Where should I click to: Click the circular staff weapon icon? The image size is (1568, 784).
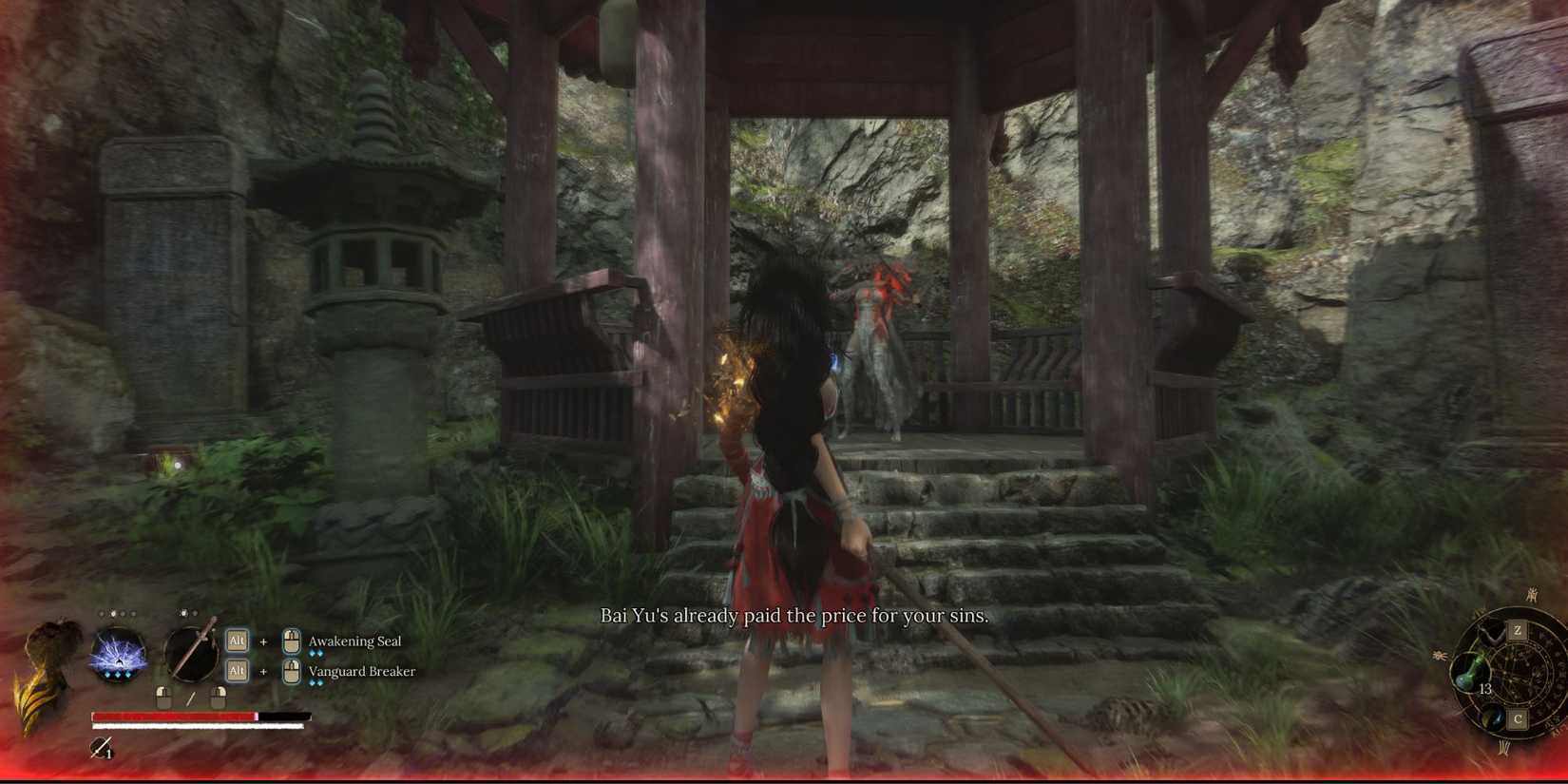click(192, 654)
